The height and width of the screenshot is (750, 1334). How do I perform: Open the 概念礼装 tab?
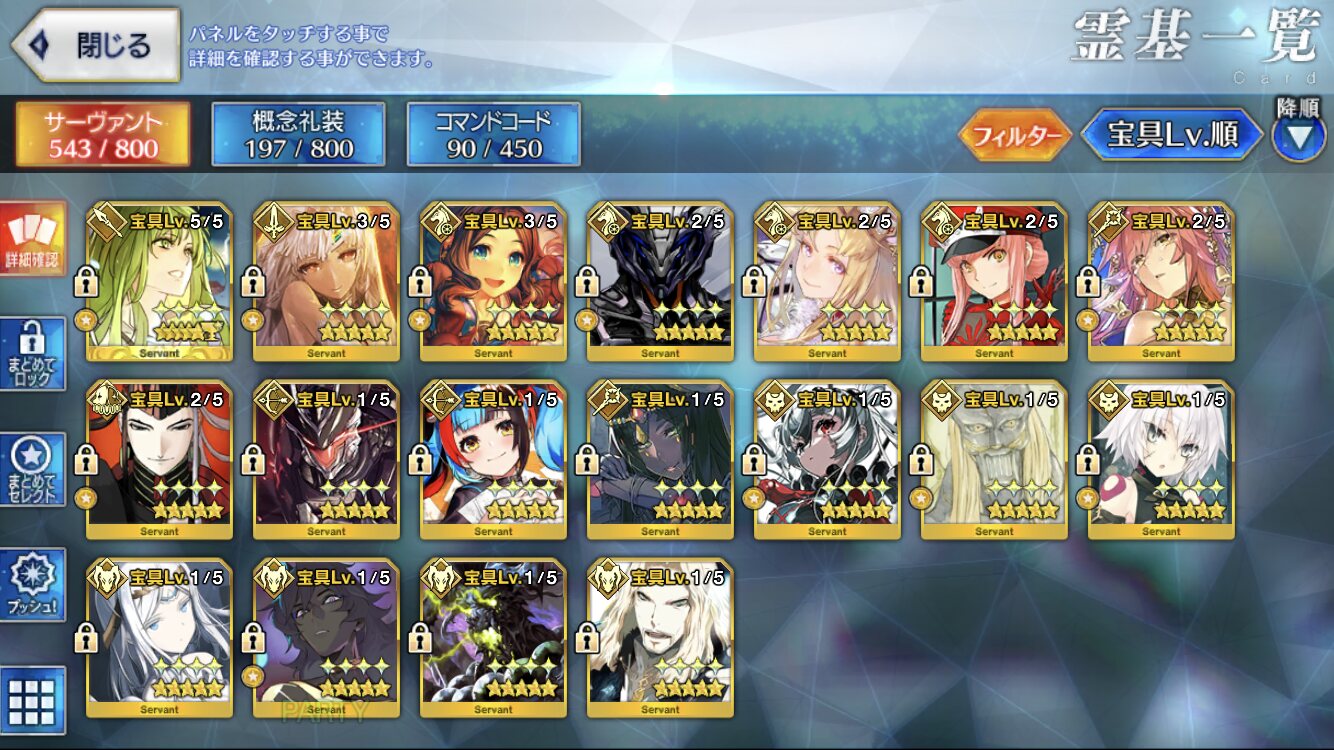(299, 134)
